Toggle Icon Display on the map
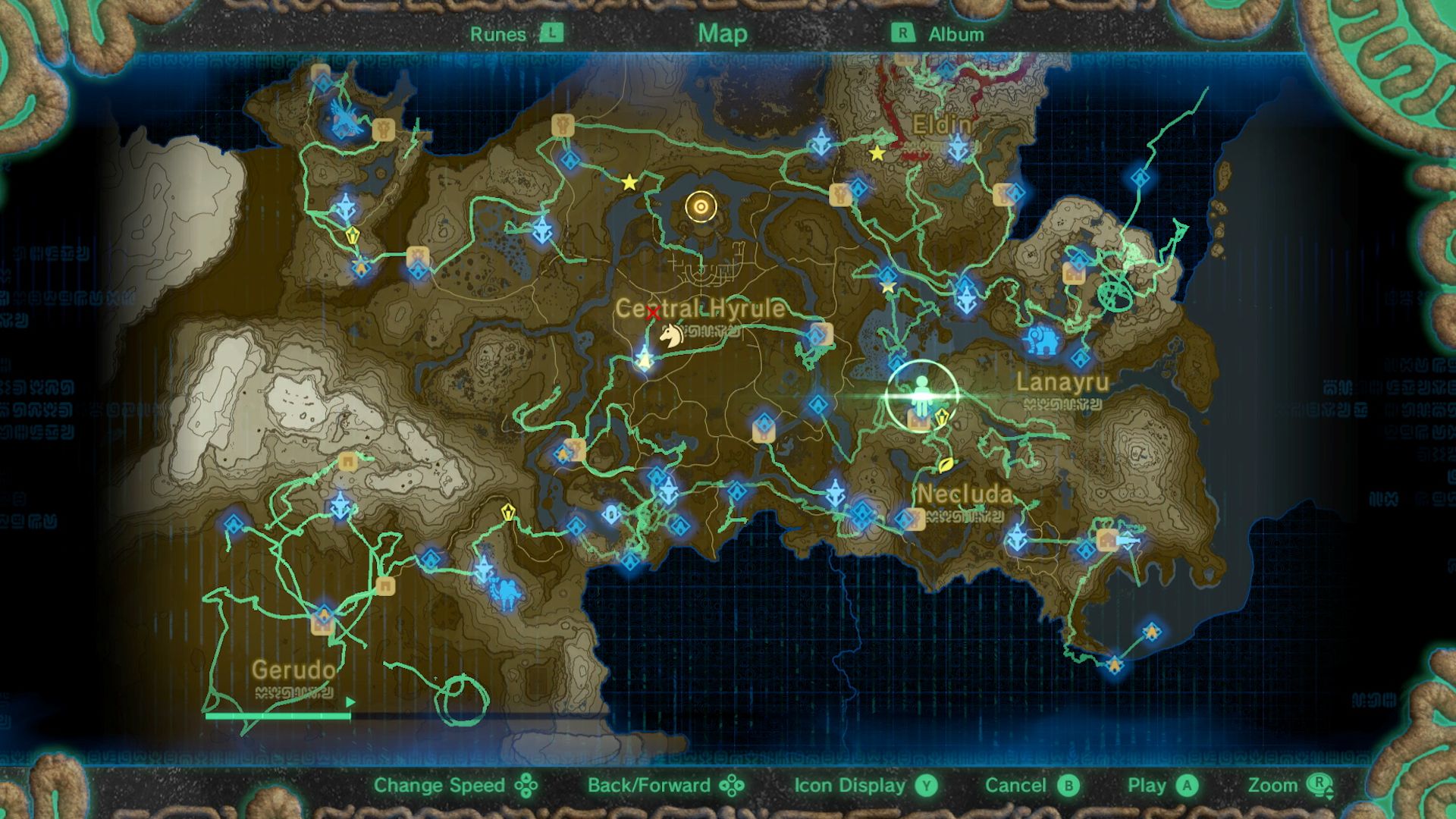This screenshot has height=819, width=1456. [x=847, y=786]
